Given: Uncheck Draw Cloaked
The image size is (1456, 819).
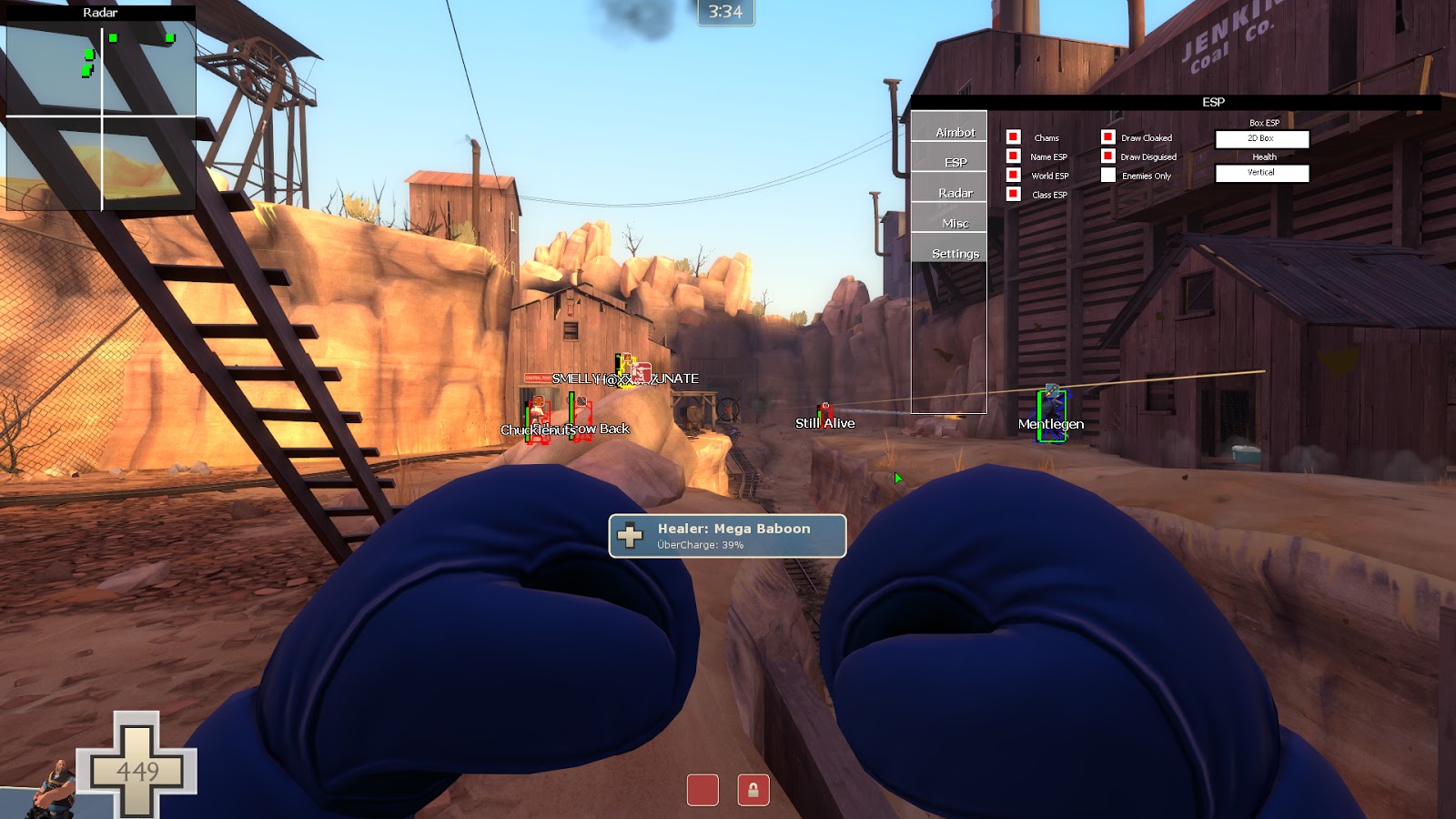Looking at the screenshot, I should [1107, 137].
